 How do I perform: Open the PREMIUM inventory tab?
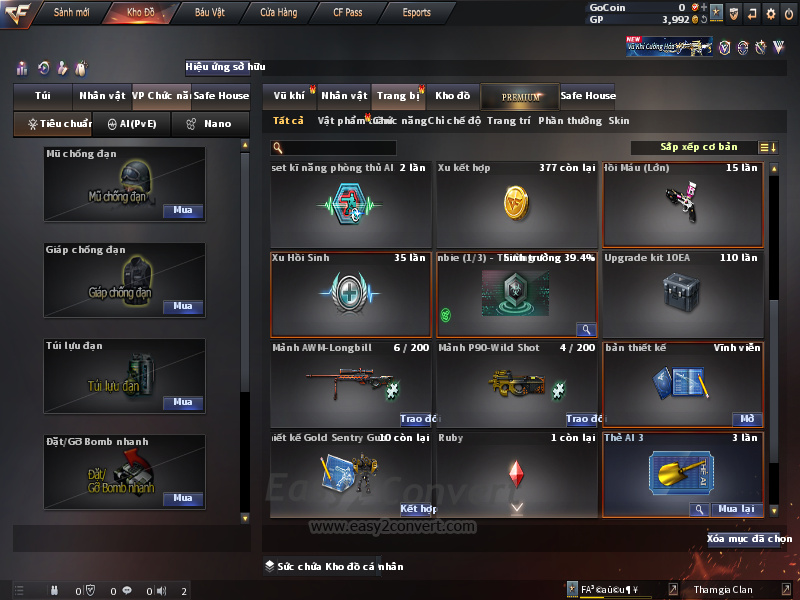coord(521,96)
